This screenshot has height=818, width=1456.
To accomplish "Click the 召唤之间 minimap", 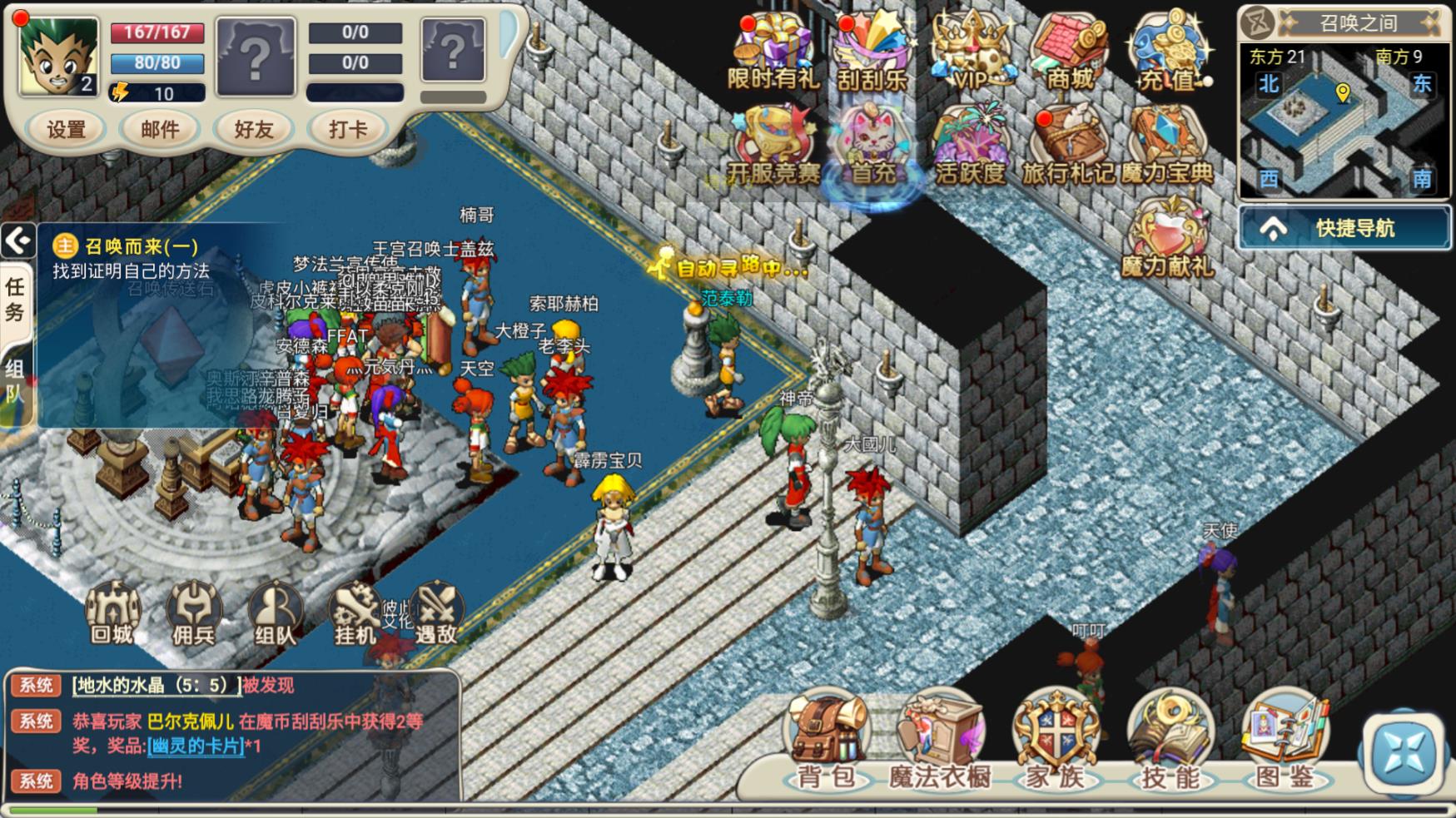I will pyautogui.click(x=1344, y=121).
